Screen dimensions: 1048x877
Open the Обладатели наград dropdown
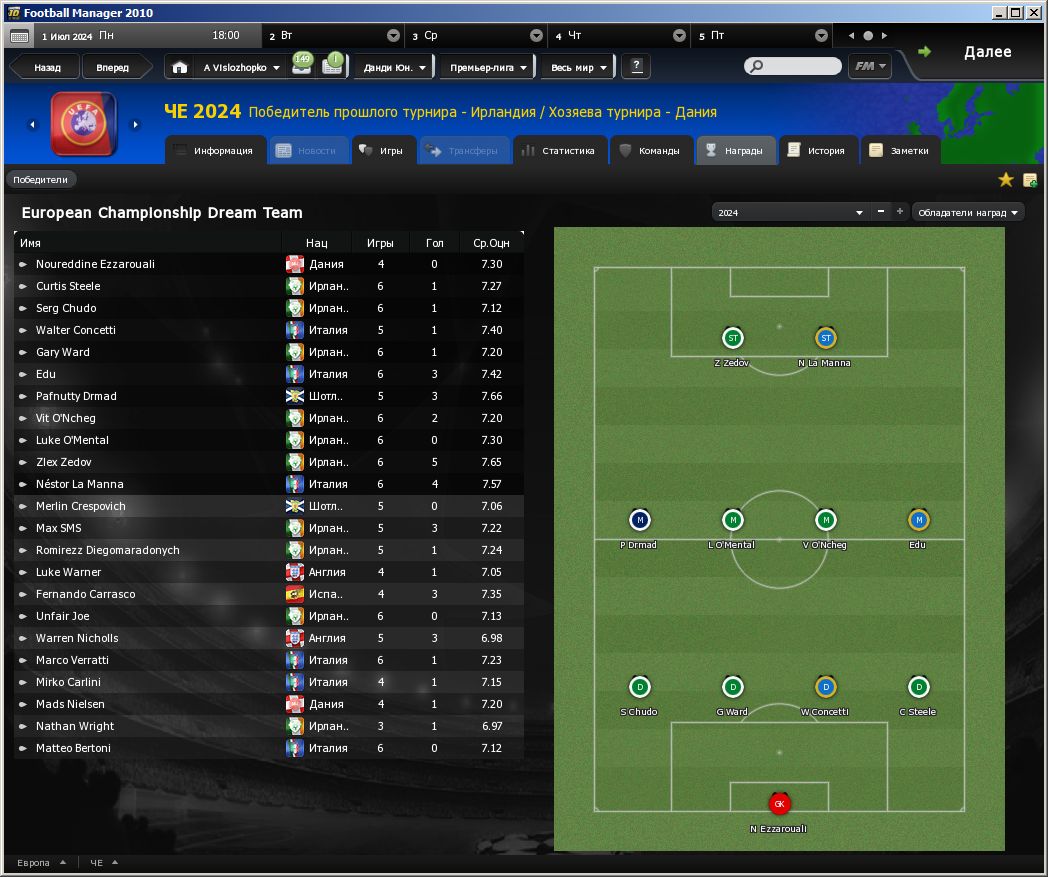(968, 213)
